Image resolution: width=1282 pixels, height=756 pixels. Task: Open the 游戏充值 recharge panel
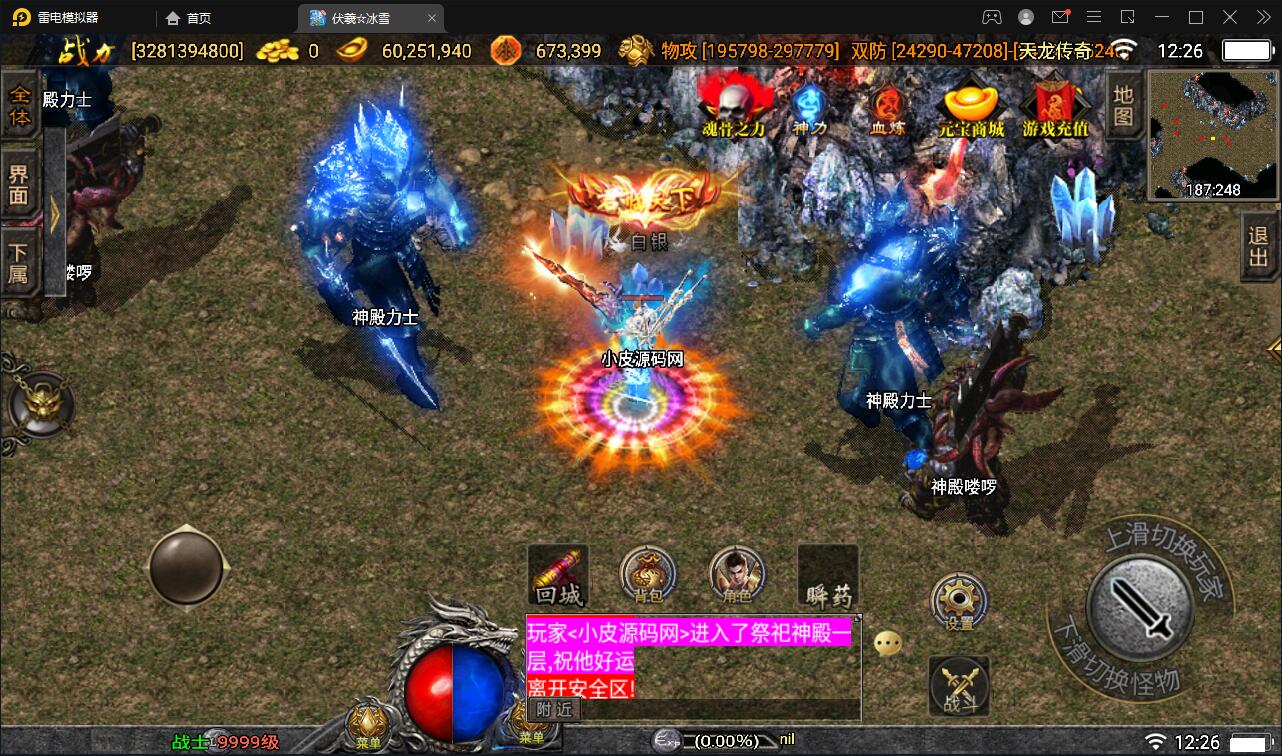click(x=1055, y=105)
